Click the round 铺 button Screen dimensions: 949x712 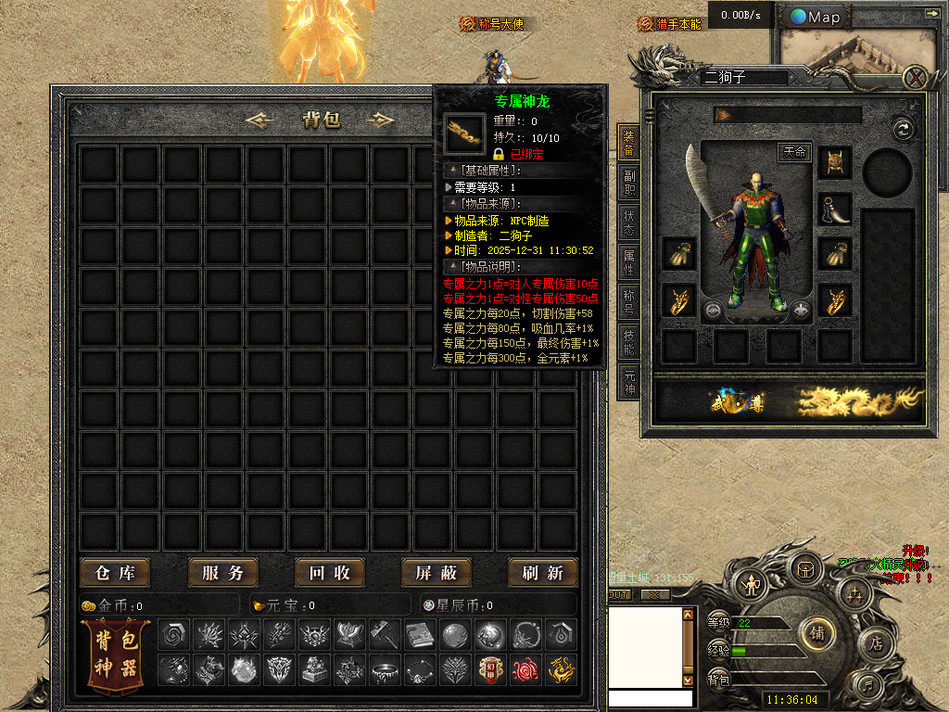point(815,632)
